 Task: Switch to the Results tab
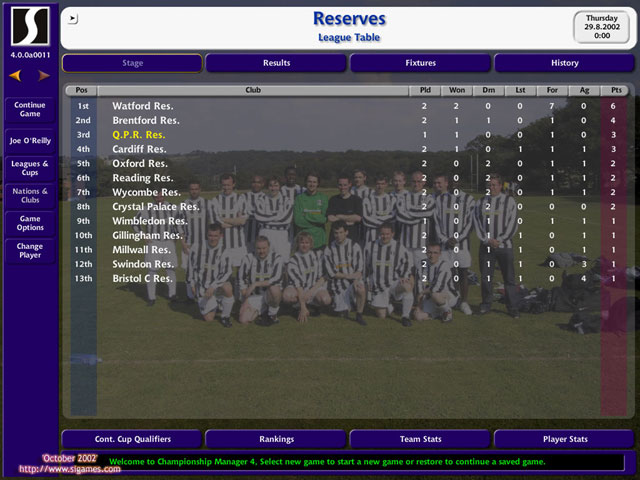pyautogui.click(x=276, y=63)
